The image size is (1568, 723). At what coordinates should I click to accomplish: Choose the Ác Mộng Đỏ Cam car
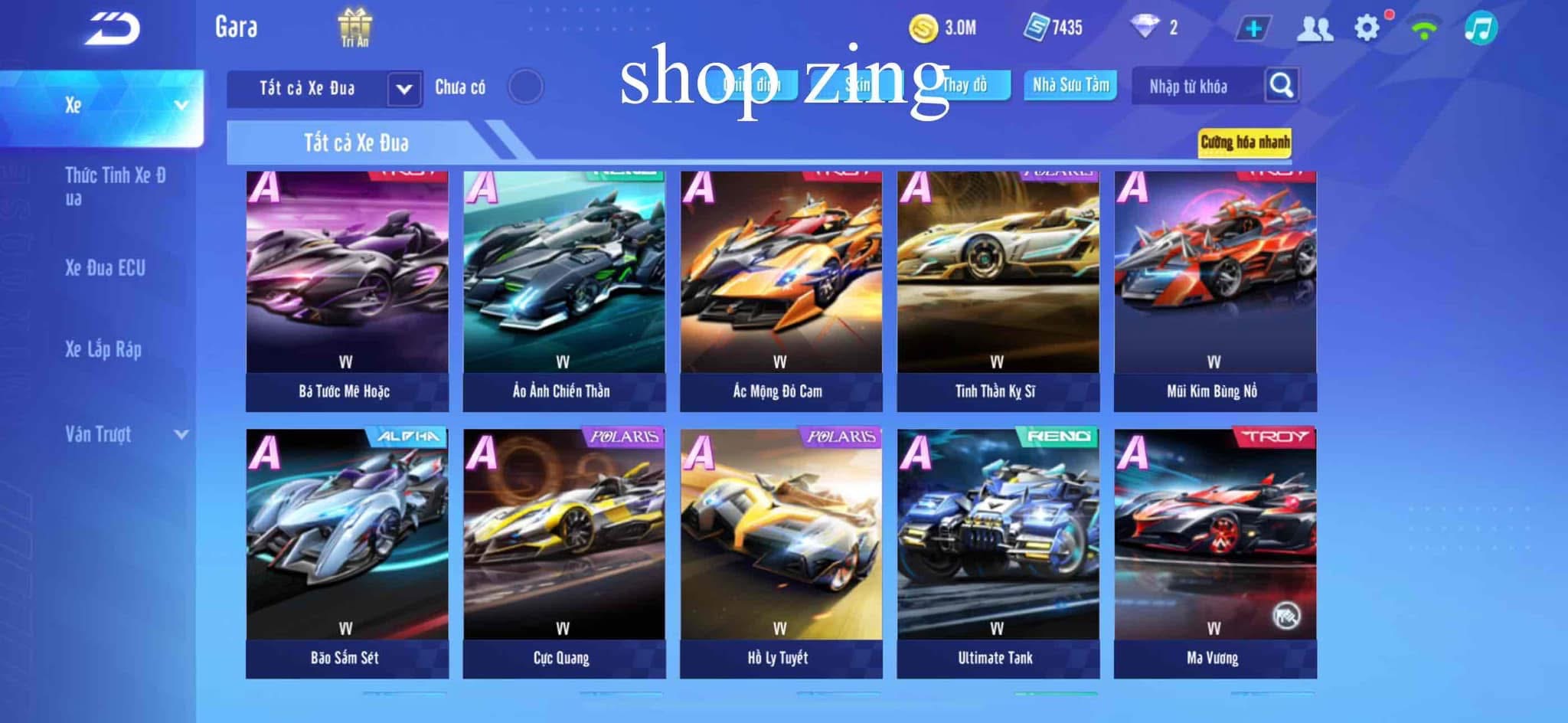[x=781, y=291]
